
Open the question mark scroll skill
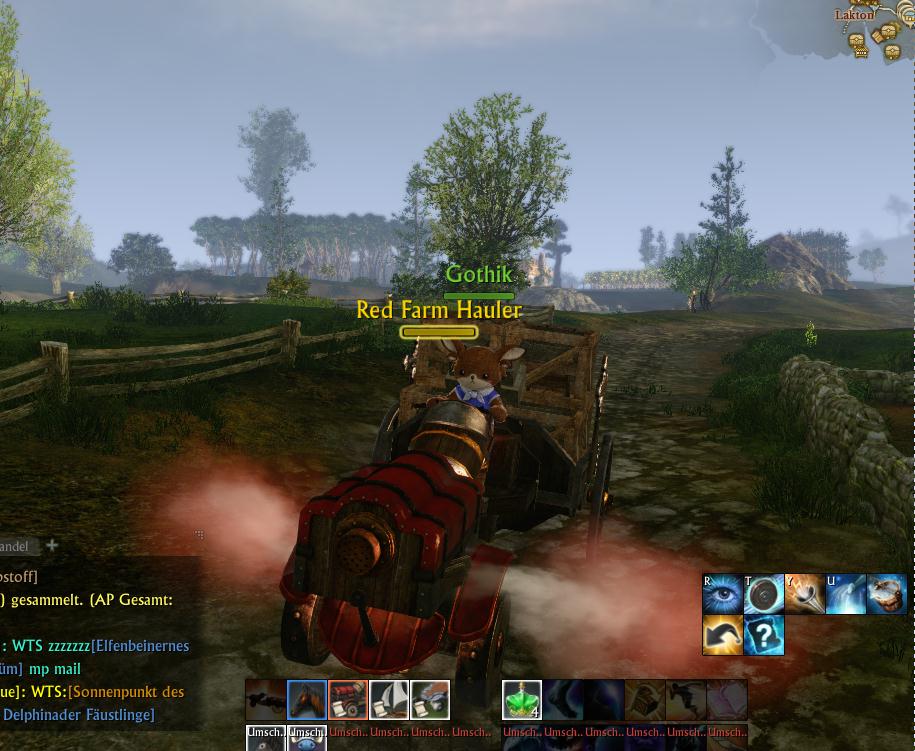coord(764,635)
